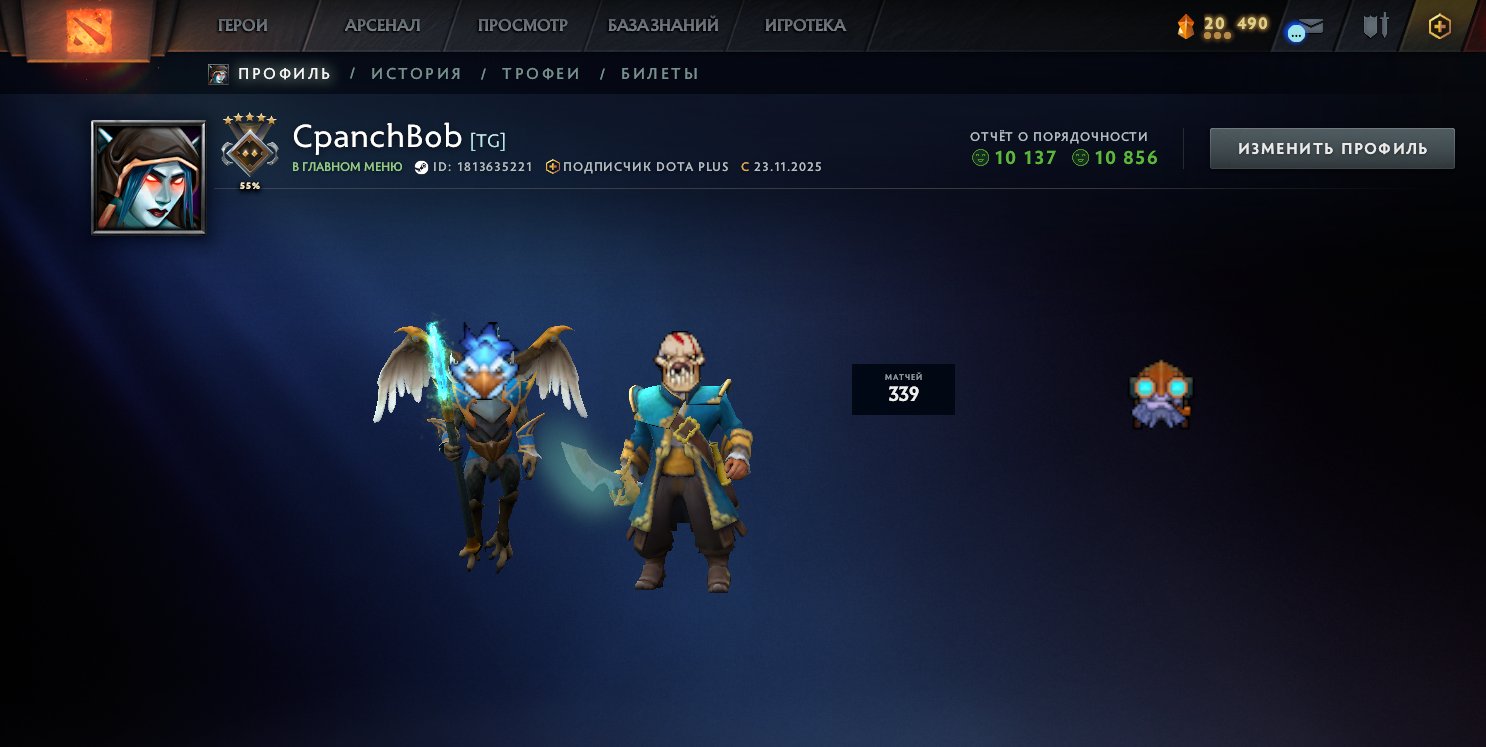Screen dimensions: 1486x747
Task: Open the БИЛЕТЫ tab
Action: (661, 73)
